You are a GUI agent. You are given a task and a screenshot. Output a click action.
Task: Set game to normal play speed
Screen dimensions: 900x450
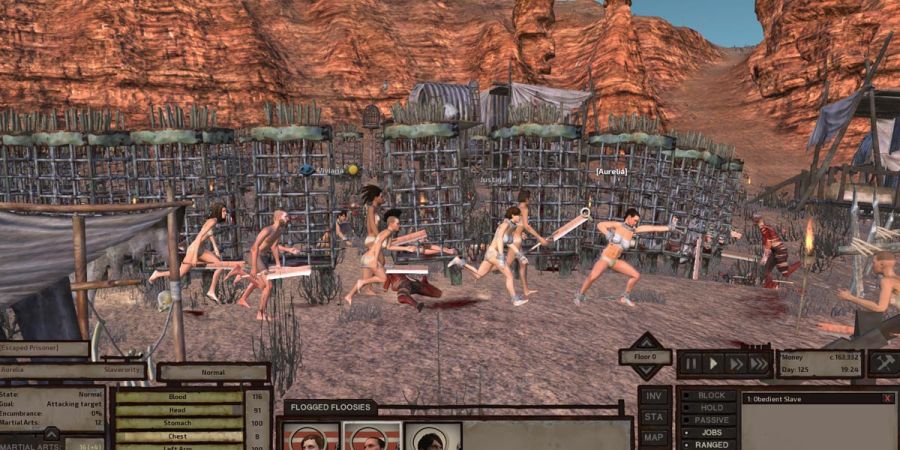[x=714, y=363]
